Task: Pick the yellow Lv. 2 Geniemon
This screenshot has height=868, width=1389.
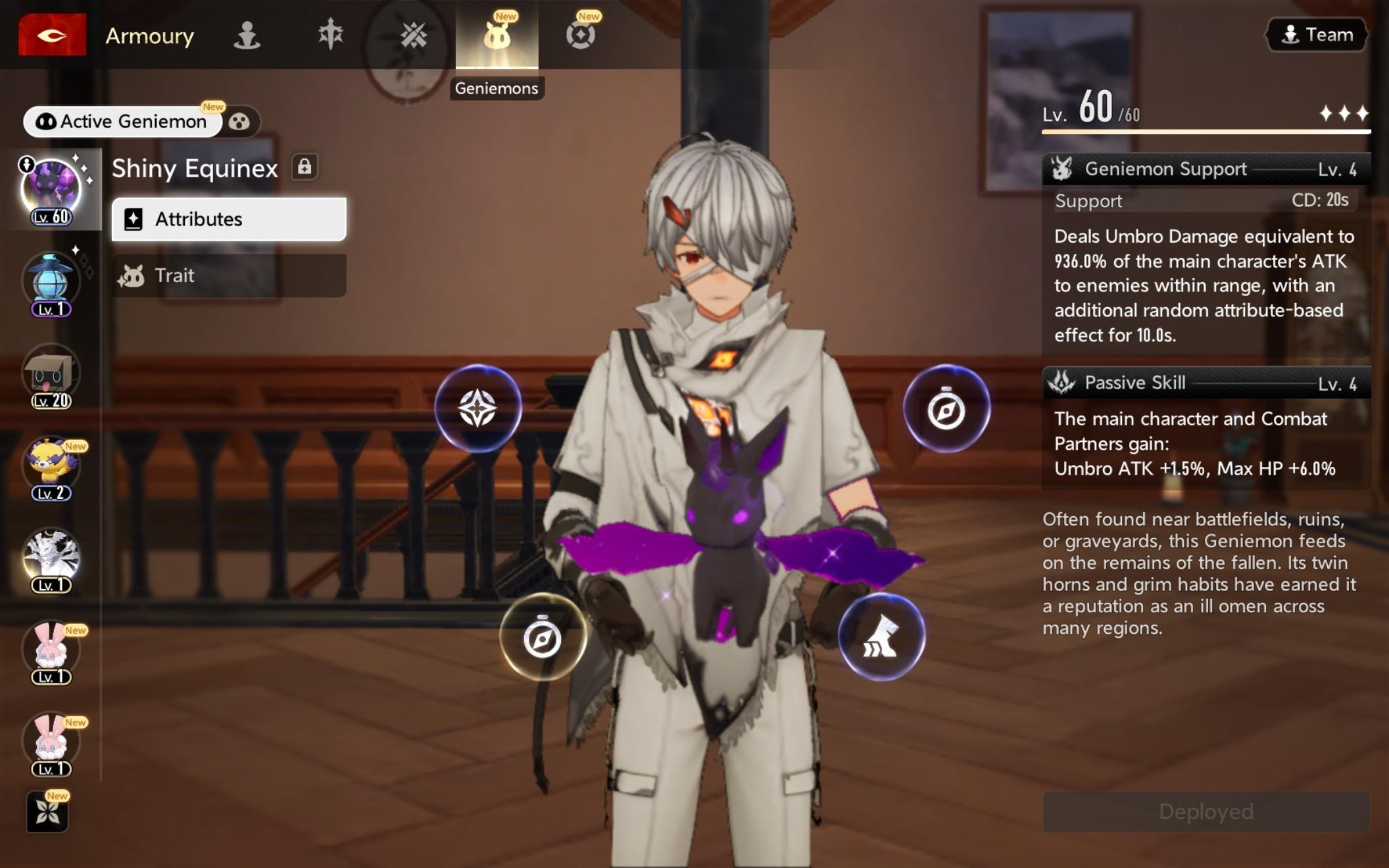Action: click(x=51, y=467)
